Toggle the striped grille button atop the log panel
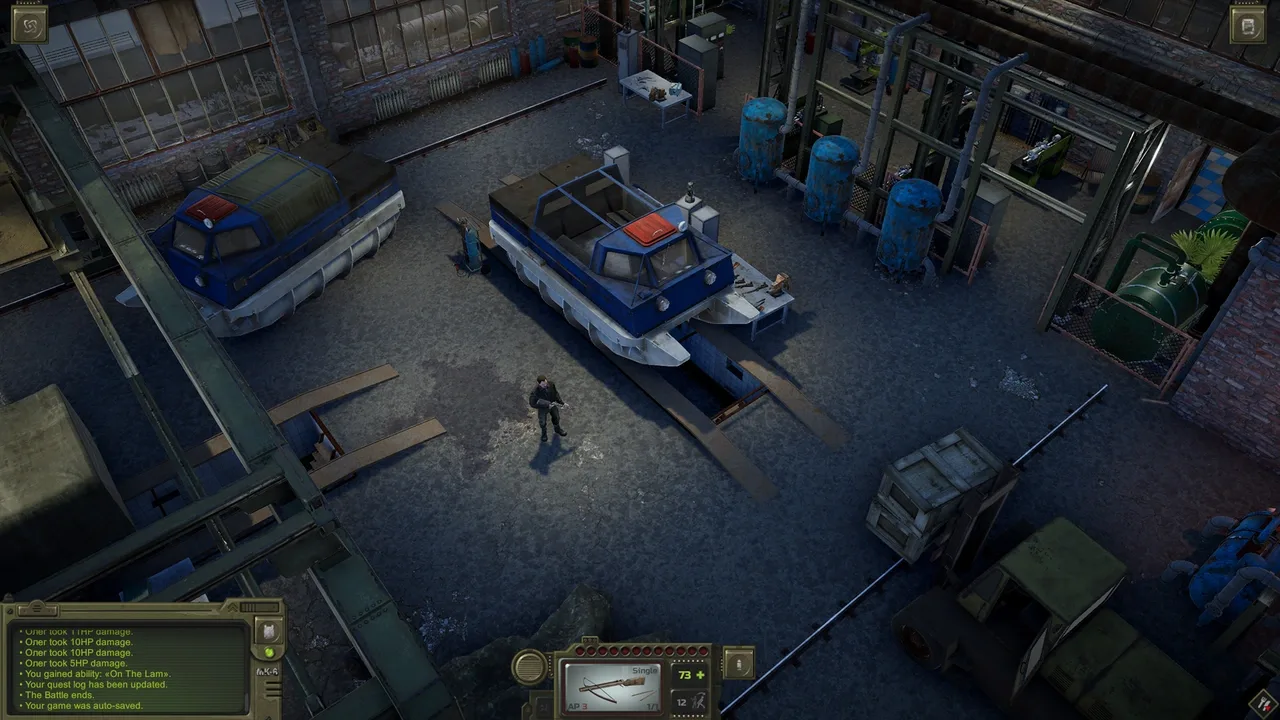 (x=36, y=609)
